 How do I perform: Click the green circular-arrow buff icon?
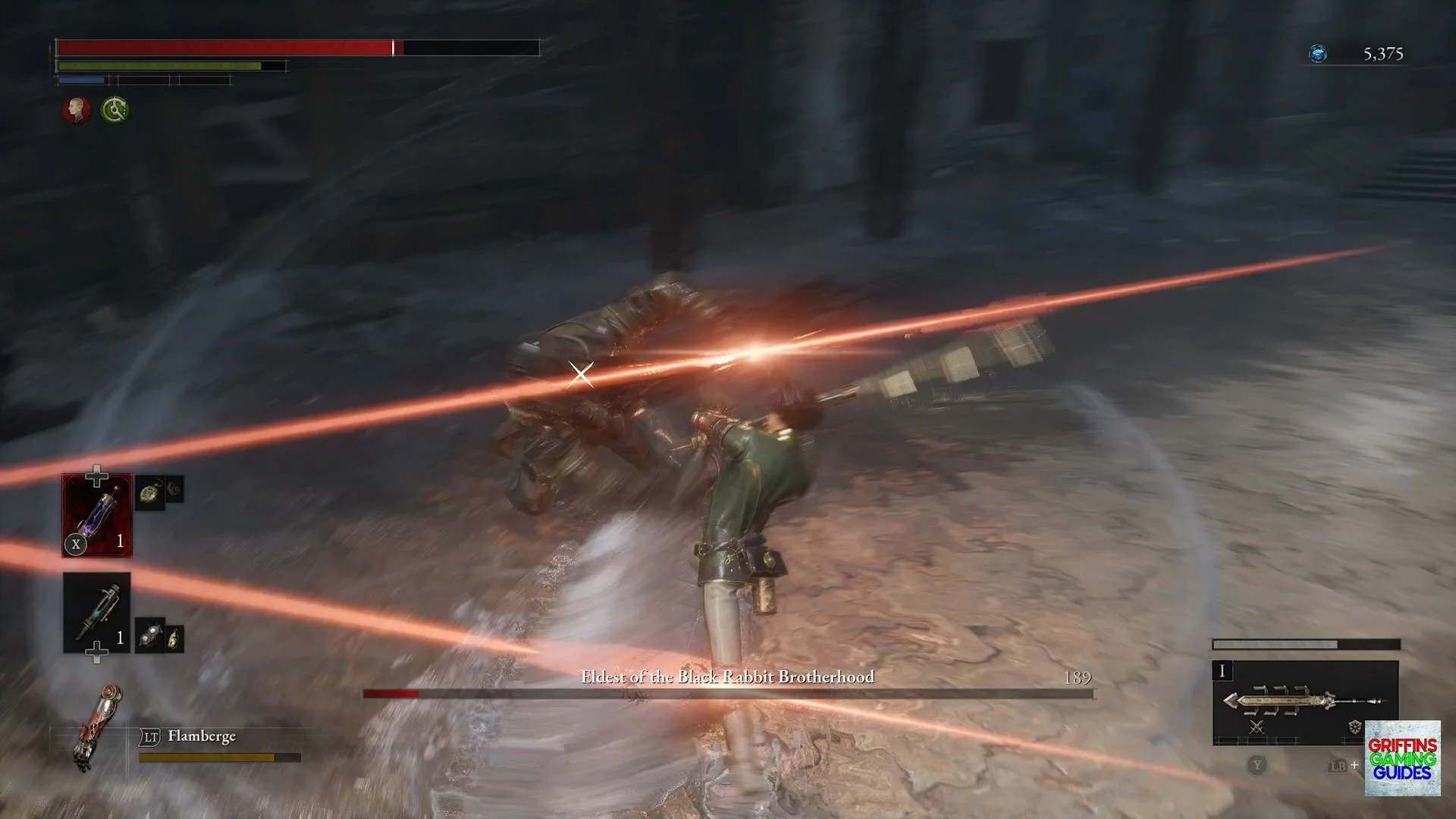115,111
